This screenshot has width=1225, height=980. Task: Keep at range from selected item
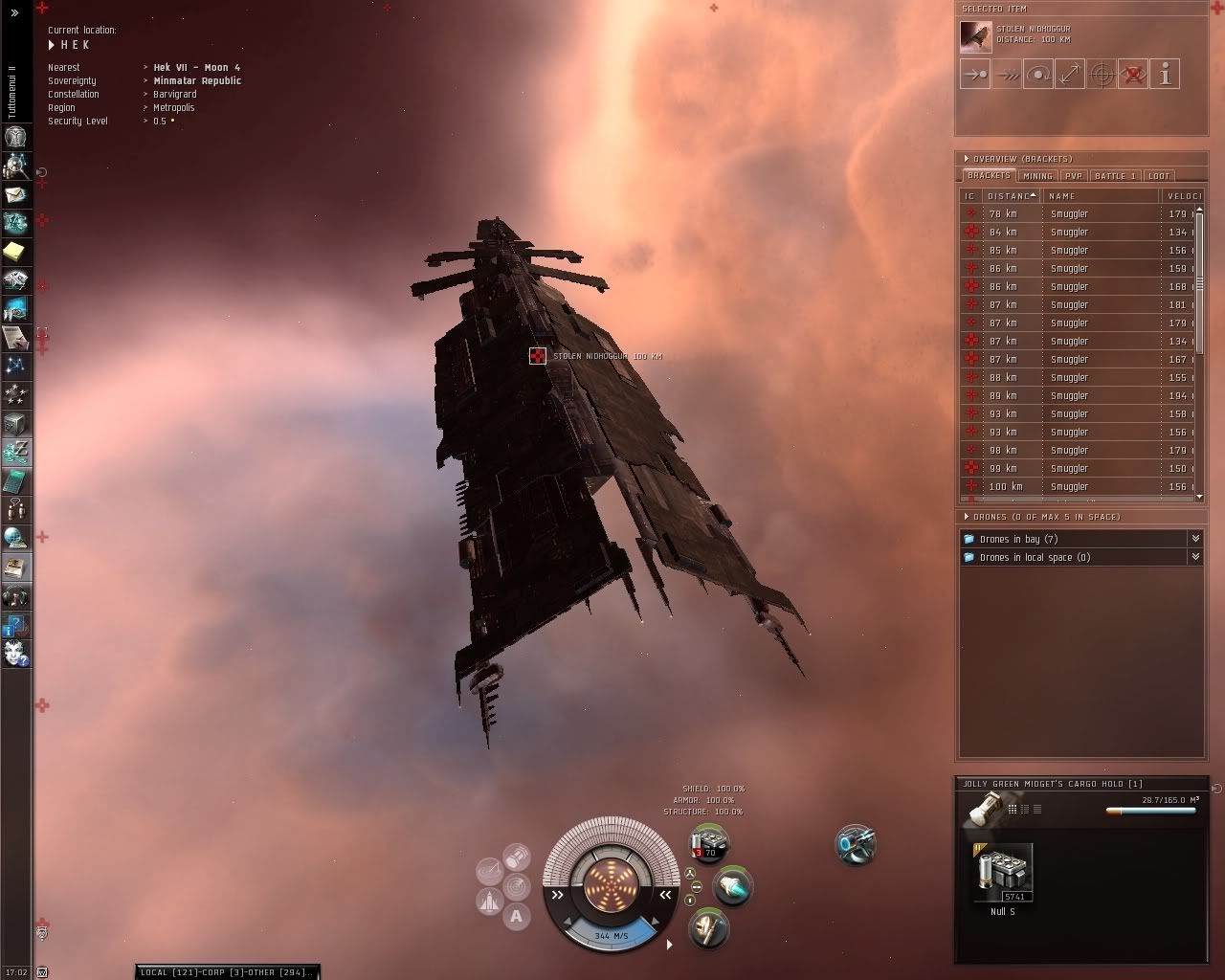[1070, 74]
